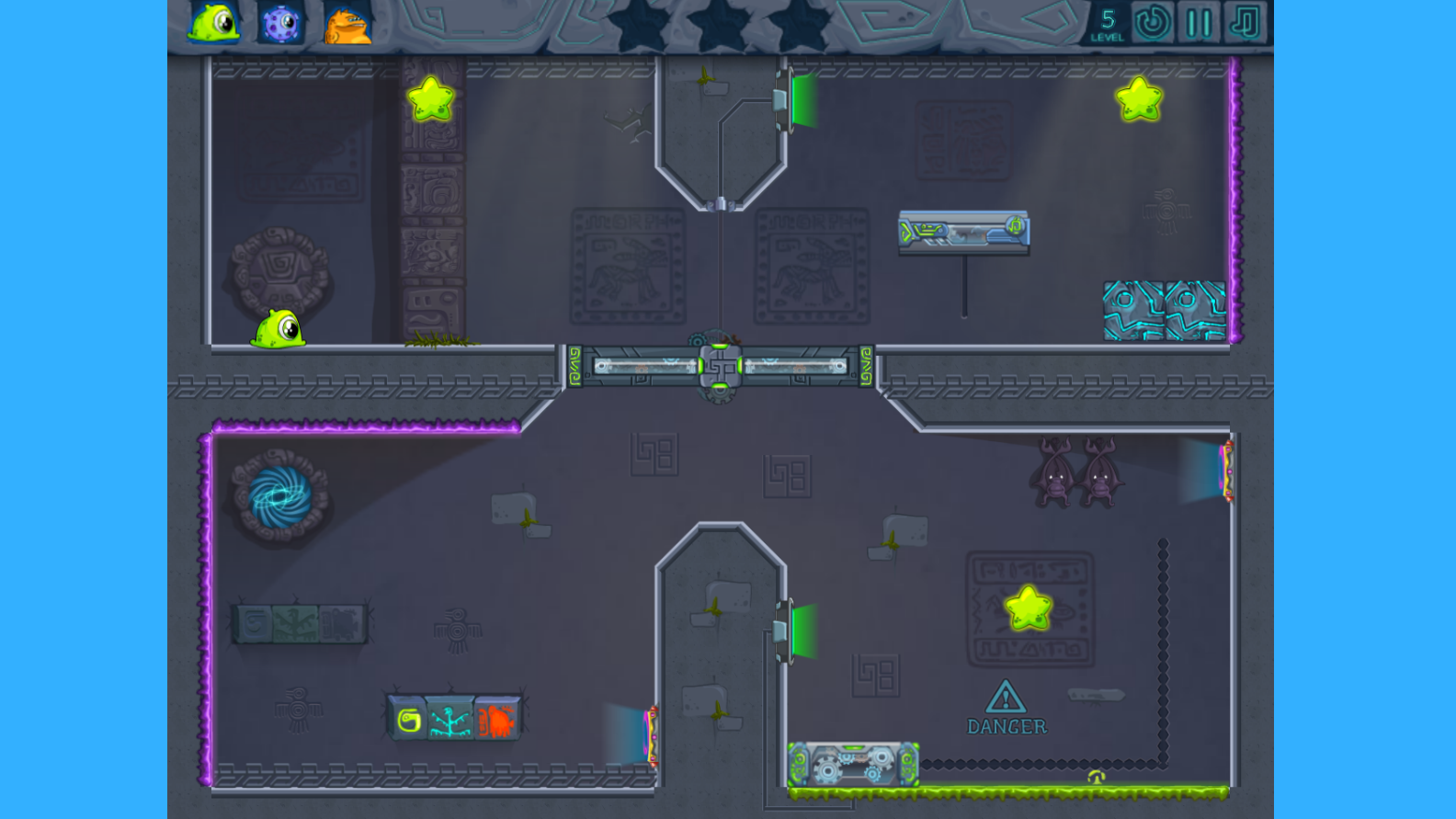The width and height of the screenshot is (1456, 819).
Task: Mute the game music toggle
Action: click(1246, 24)
